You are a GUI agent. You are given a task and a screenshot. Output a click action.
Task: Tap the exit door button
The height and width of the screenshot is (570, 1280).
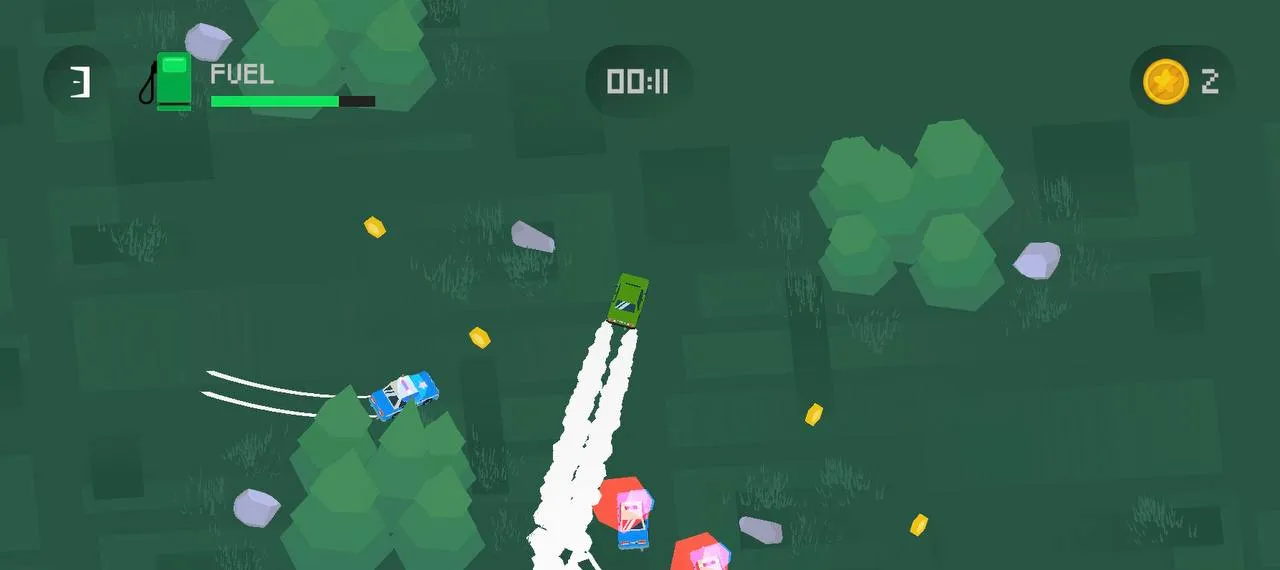(79, 82)
